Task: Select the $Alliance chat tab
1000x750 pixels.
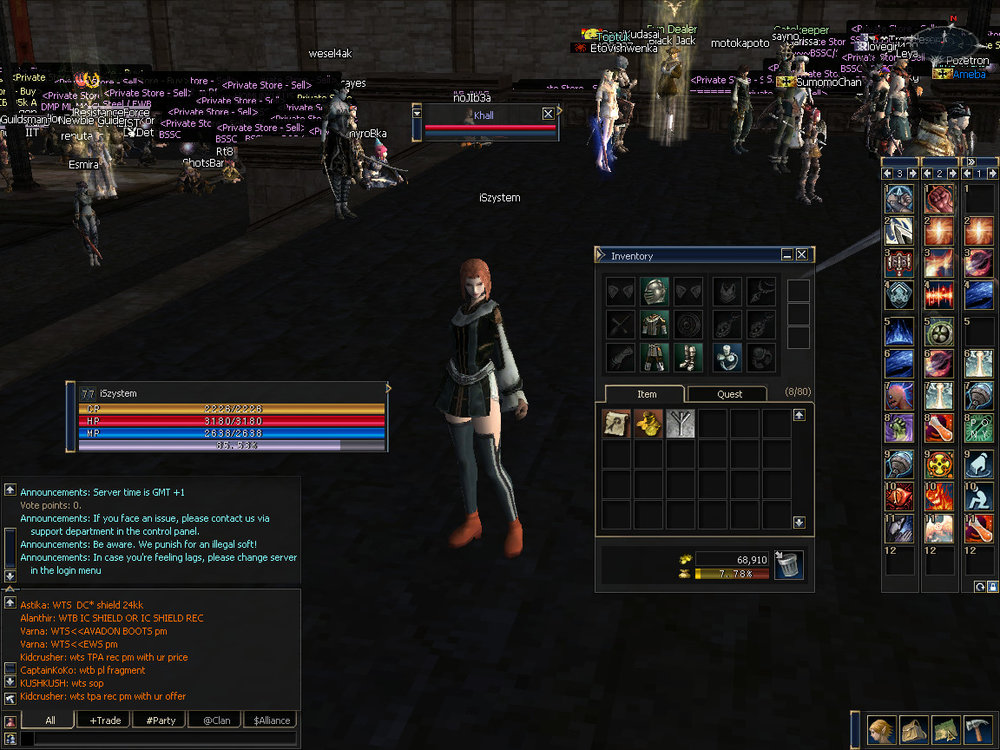Action: click(x=271, y=720)
